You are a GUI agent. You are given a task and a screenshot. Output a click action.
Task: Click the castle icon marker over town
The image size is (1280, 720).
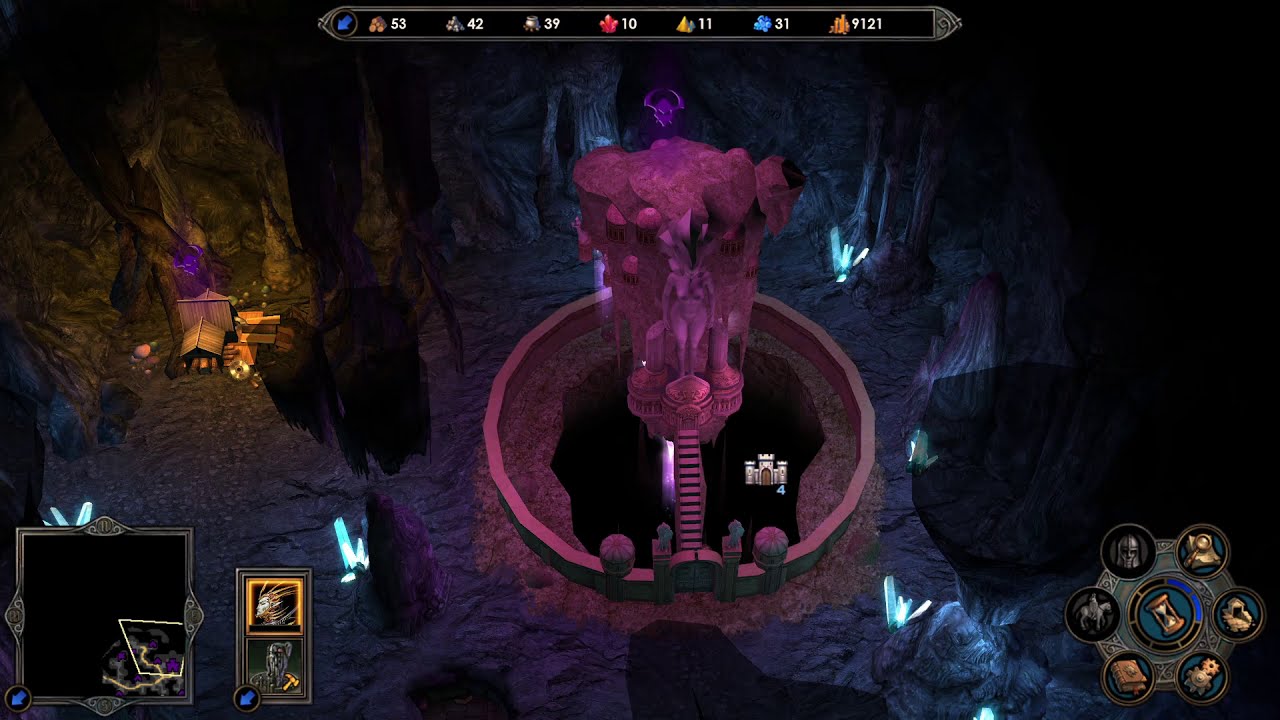click(x=766, y=471)
